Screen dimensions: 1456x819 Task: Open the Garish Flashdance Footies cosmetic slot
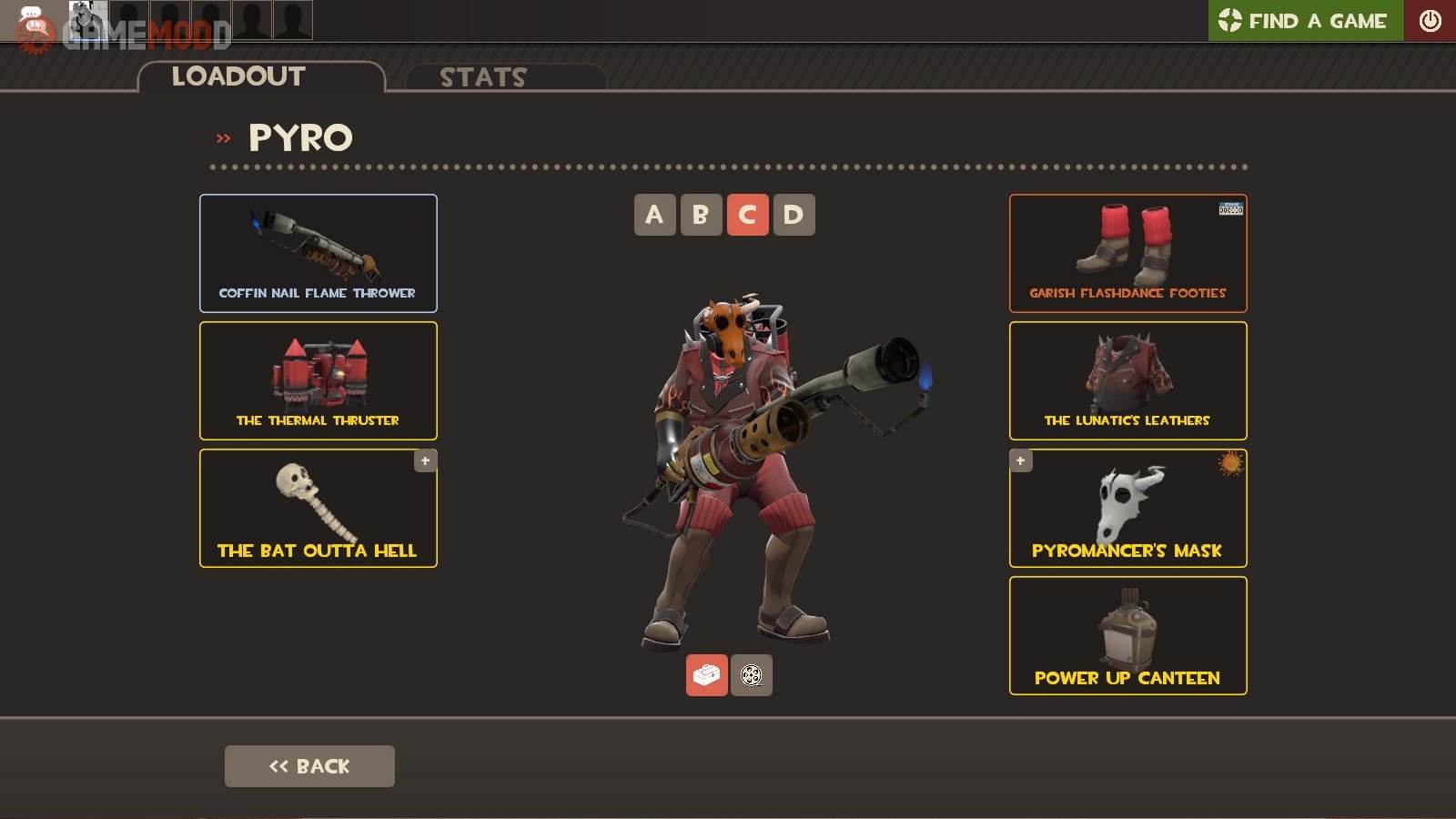1127,253
